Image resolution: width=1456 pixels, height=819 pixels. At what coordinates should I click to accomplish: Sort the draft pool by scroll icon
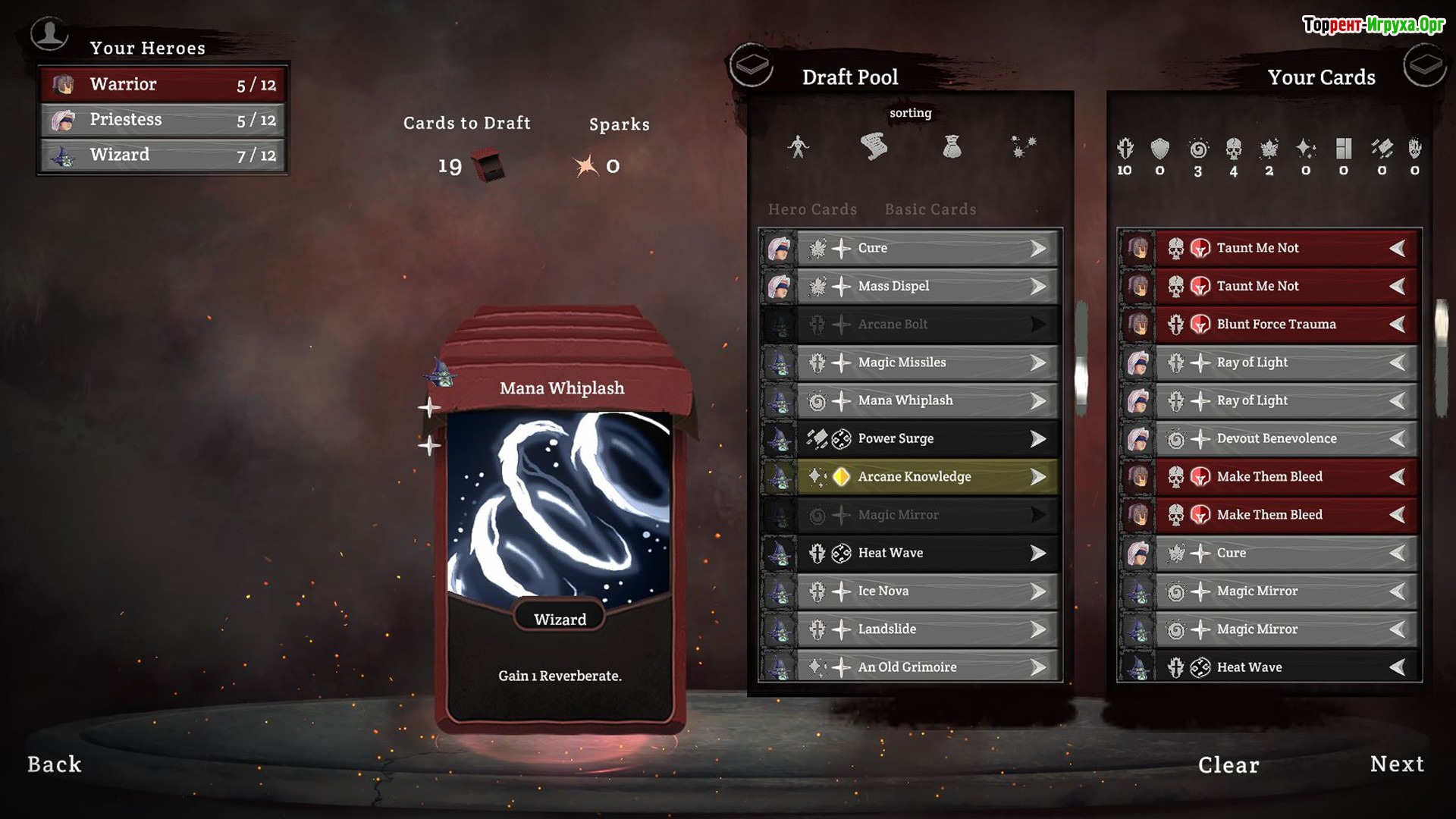point(874,146)
